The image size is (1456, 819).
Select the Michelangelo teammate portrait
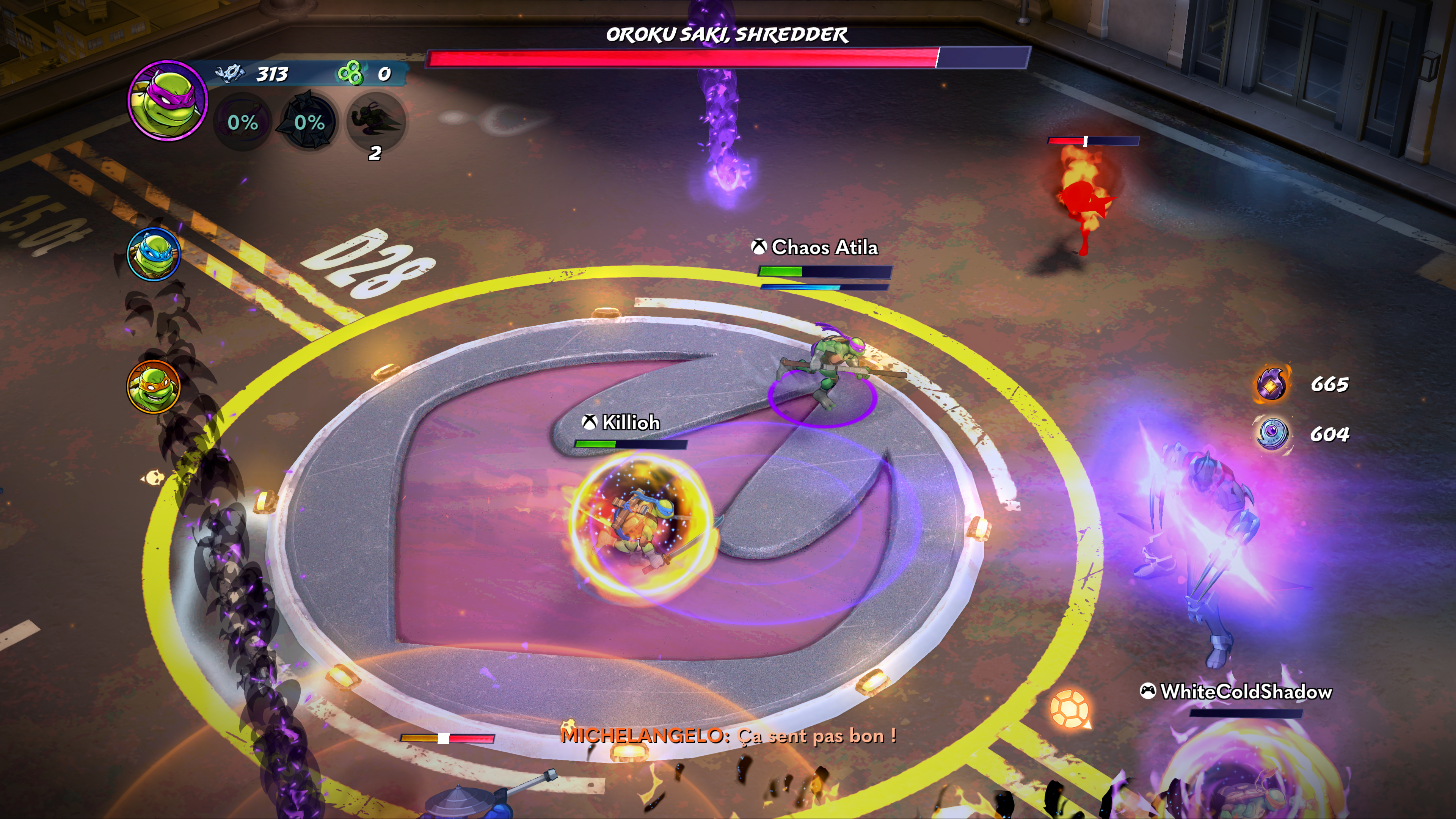153,387
